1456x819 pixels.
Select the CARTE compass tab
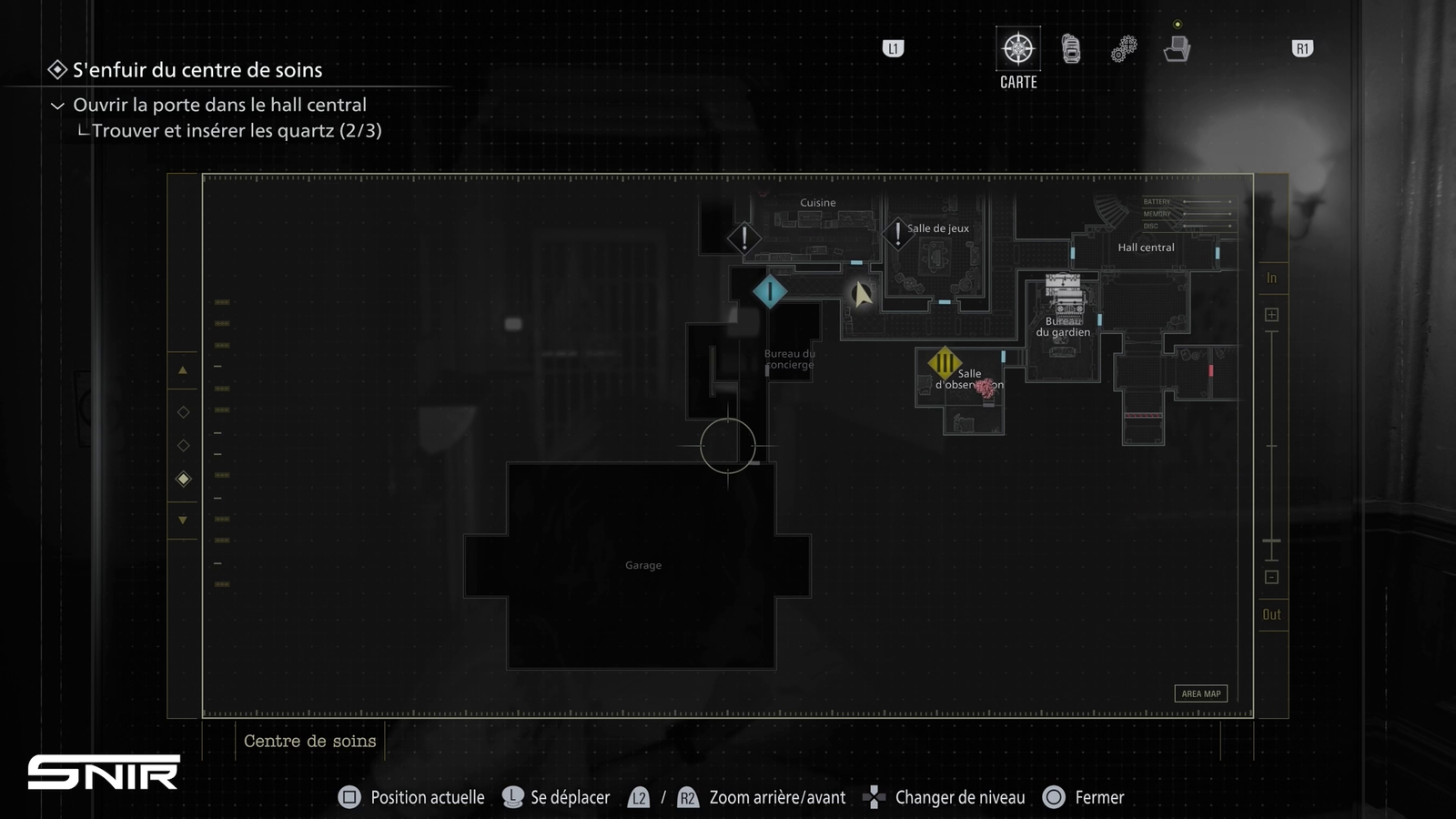(1017, 49)
